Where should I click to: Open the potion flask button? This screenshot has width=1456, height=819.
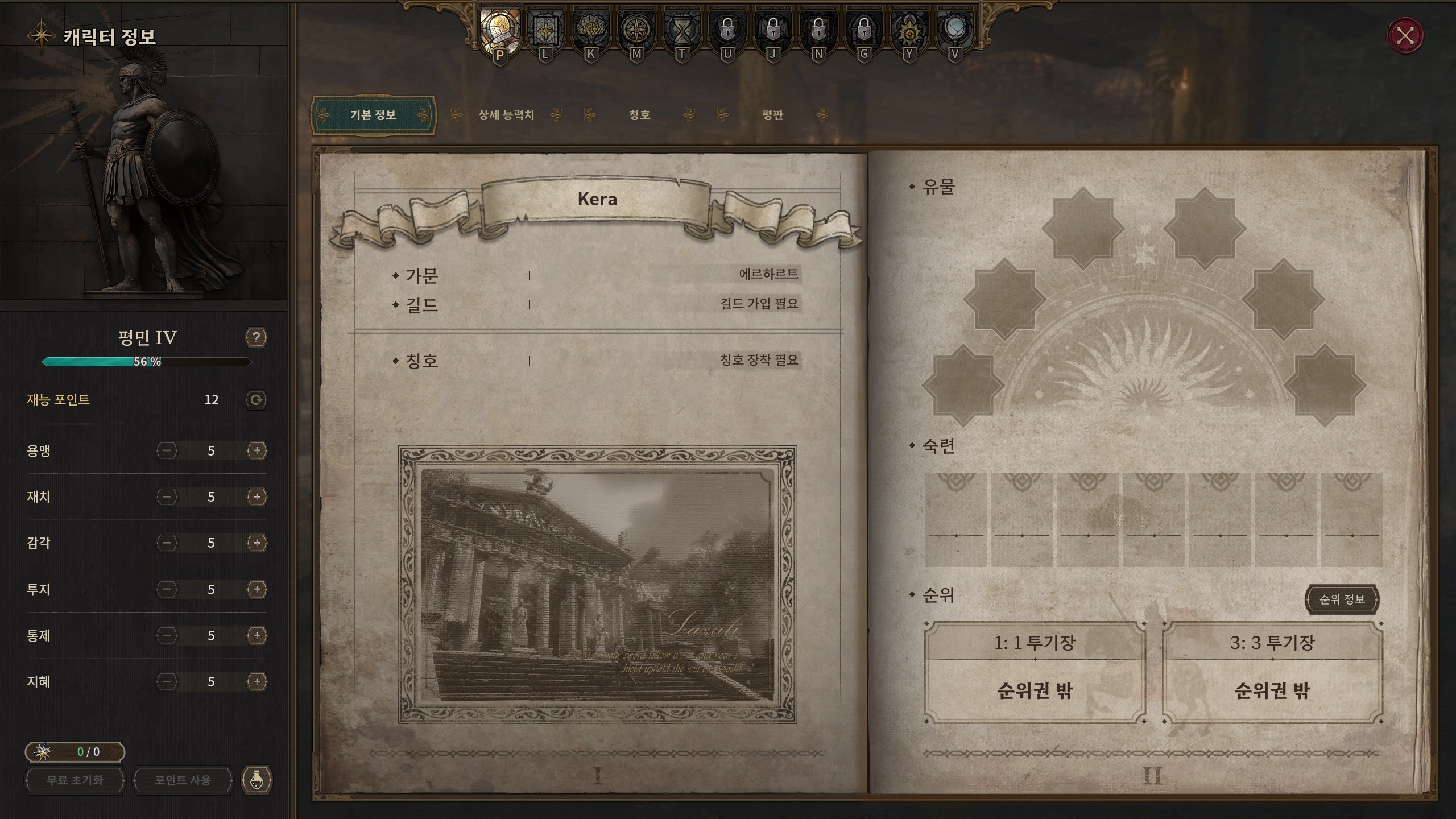pyautogui.click(x=257, y=780)
